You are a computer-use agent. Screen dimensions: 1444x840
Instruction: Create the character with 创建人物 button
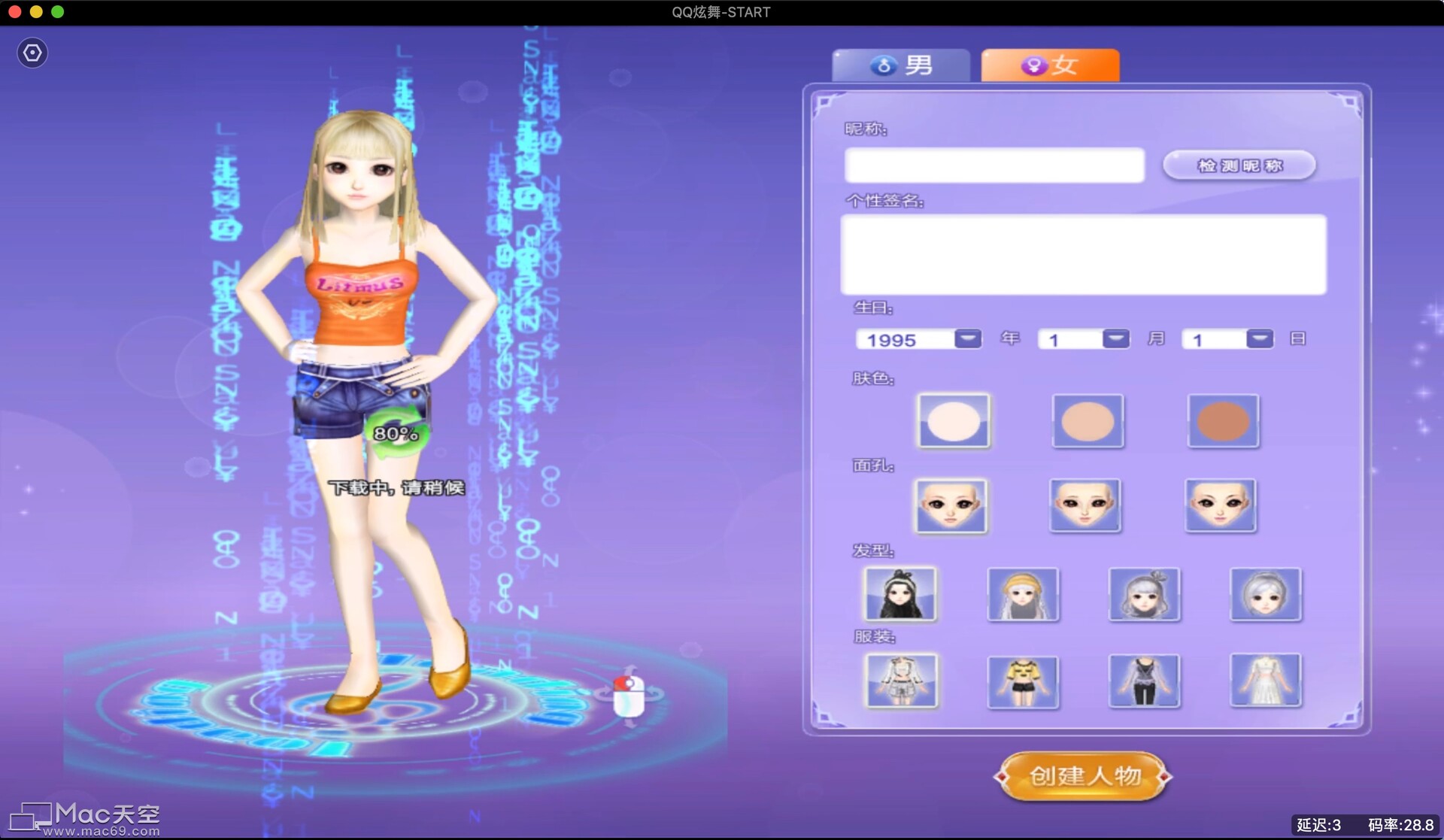(x=1083, y=776)
